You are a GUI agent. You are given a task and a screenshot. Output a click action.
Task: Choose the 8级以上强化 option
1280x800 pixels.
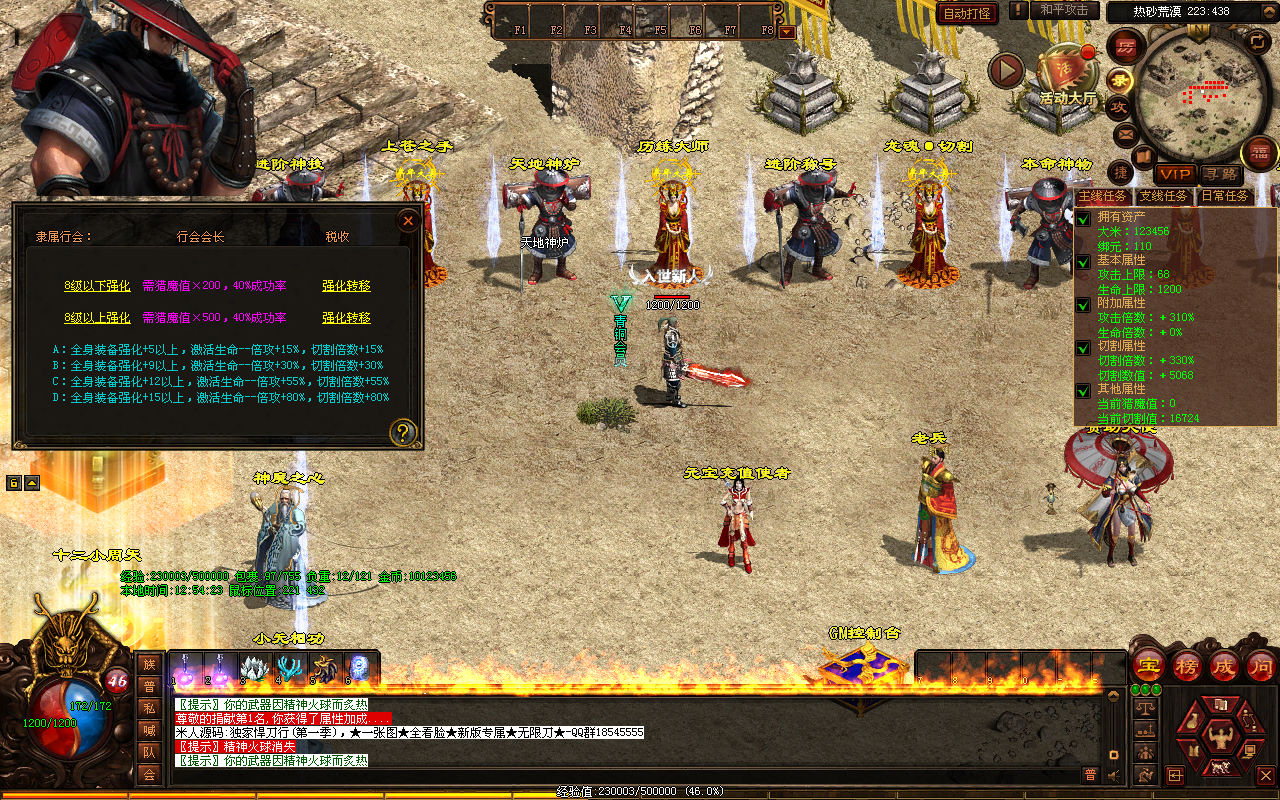click(x=97, y=318)
